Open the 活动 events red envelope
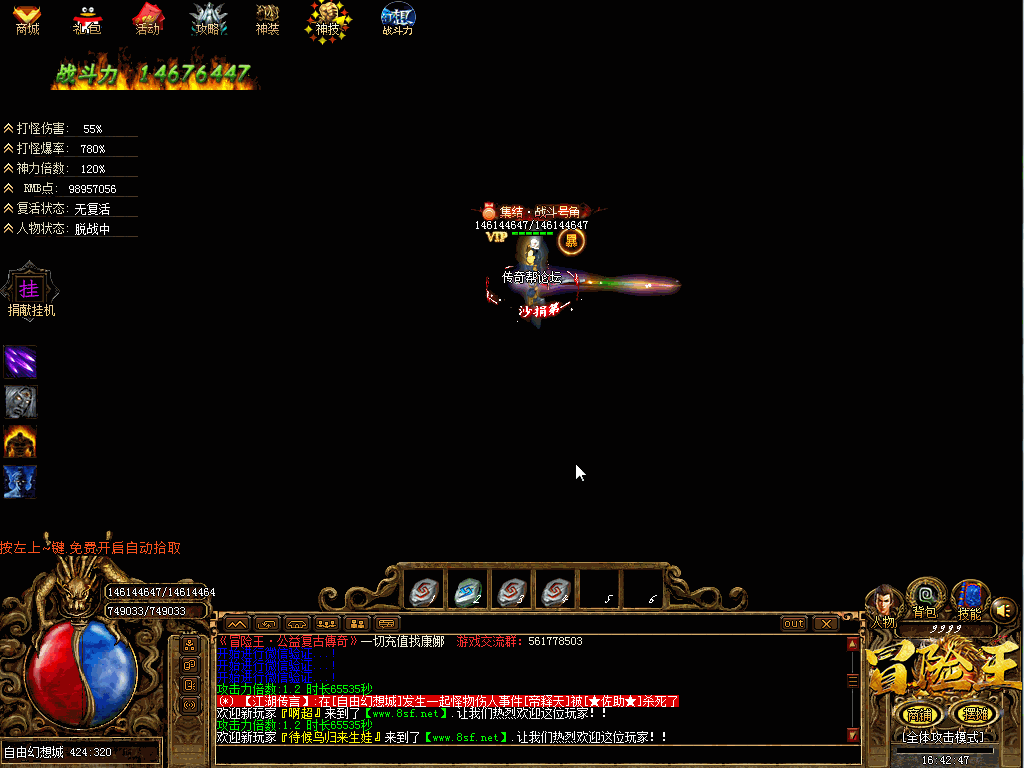 click(148, 18)
